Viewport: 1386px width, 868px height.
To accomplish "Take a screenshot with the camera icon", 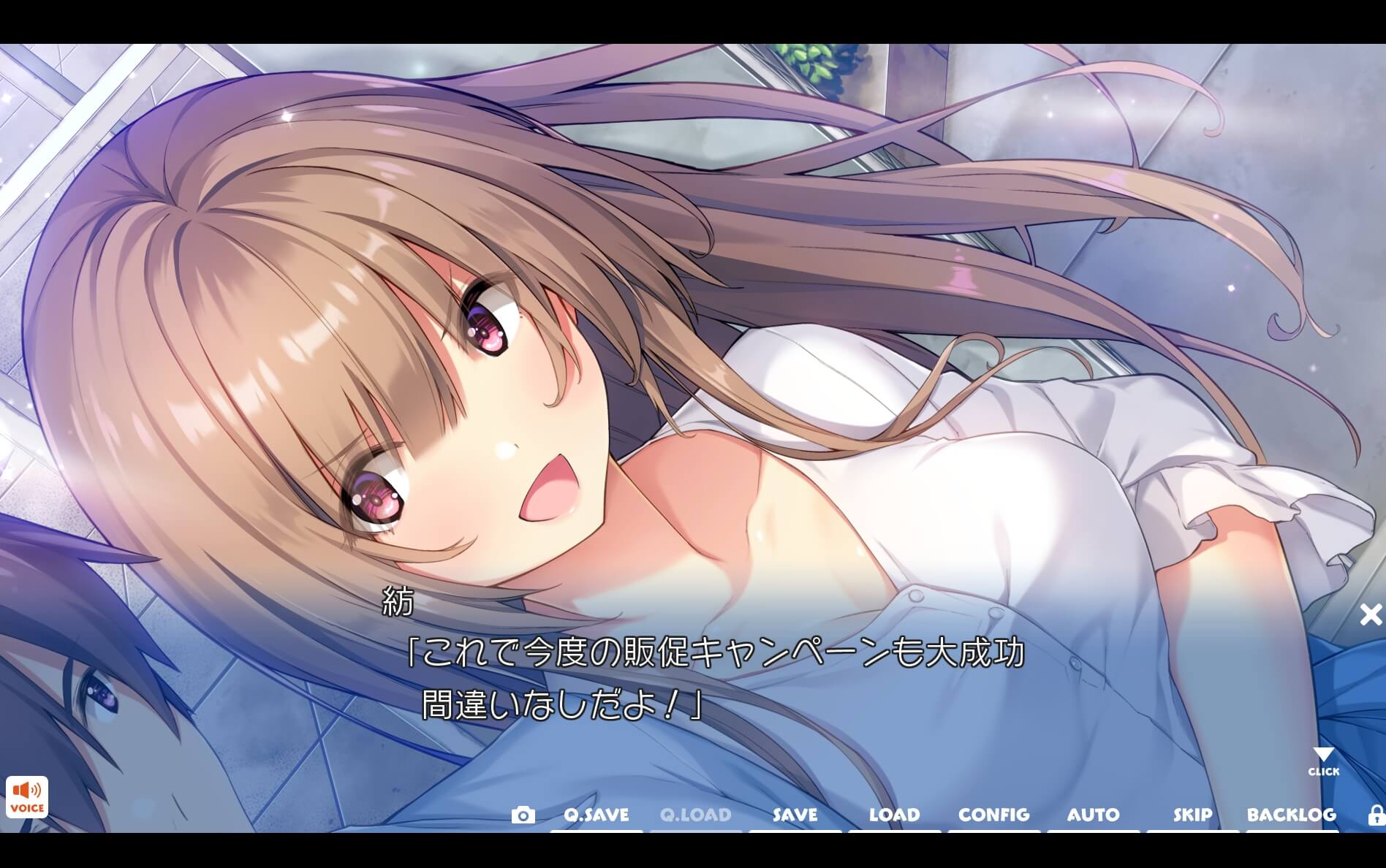I will pos(525,815).
